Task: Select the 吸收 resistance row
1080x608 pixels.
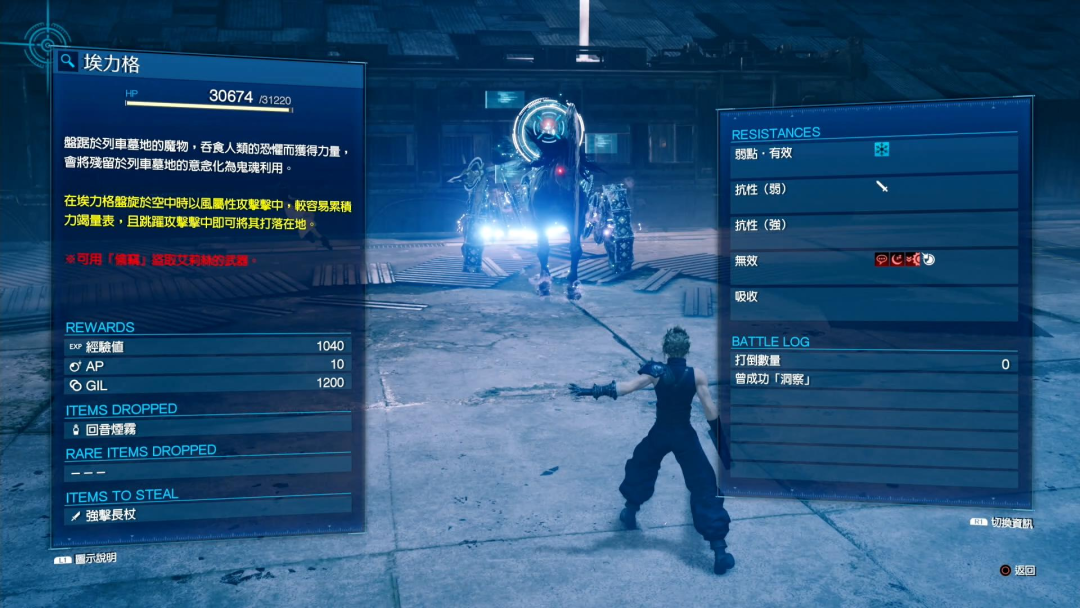Action: click(x=874, y=297)
